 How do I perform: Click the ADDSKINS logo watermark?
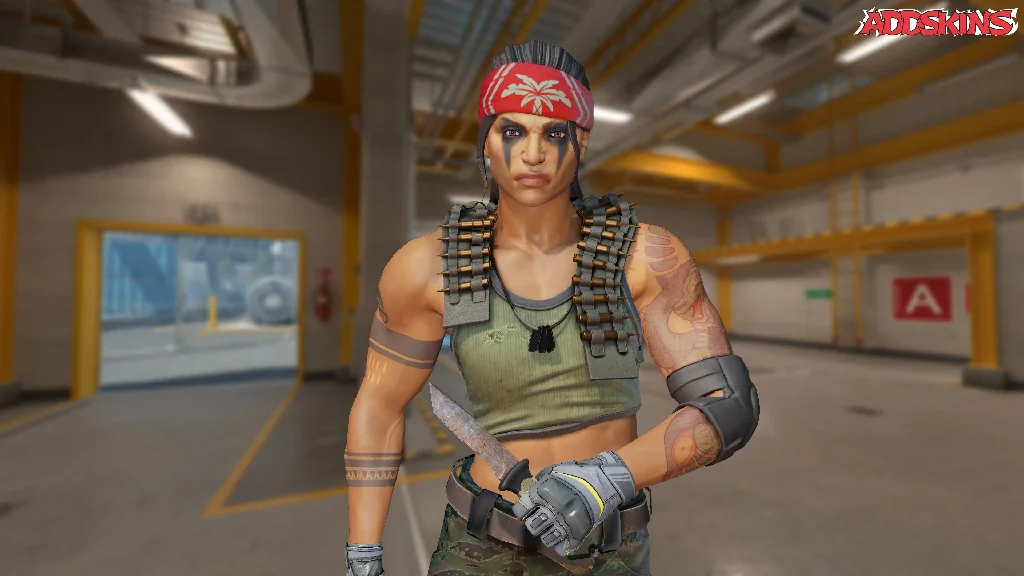point(939,23)
